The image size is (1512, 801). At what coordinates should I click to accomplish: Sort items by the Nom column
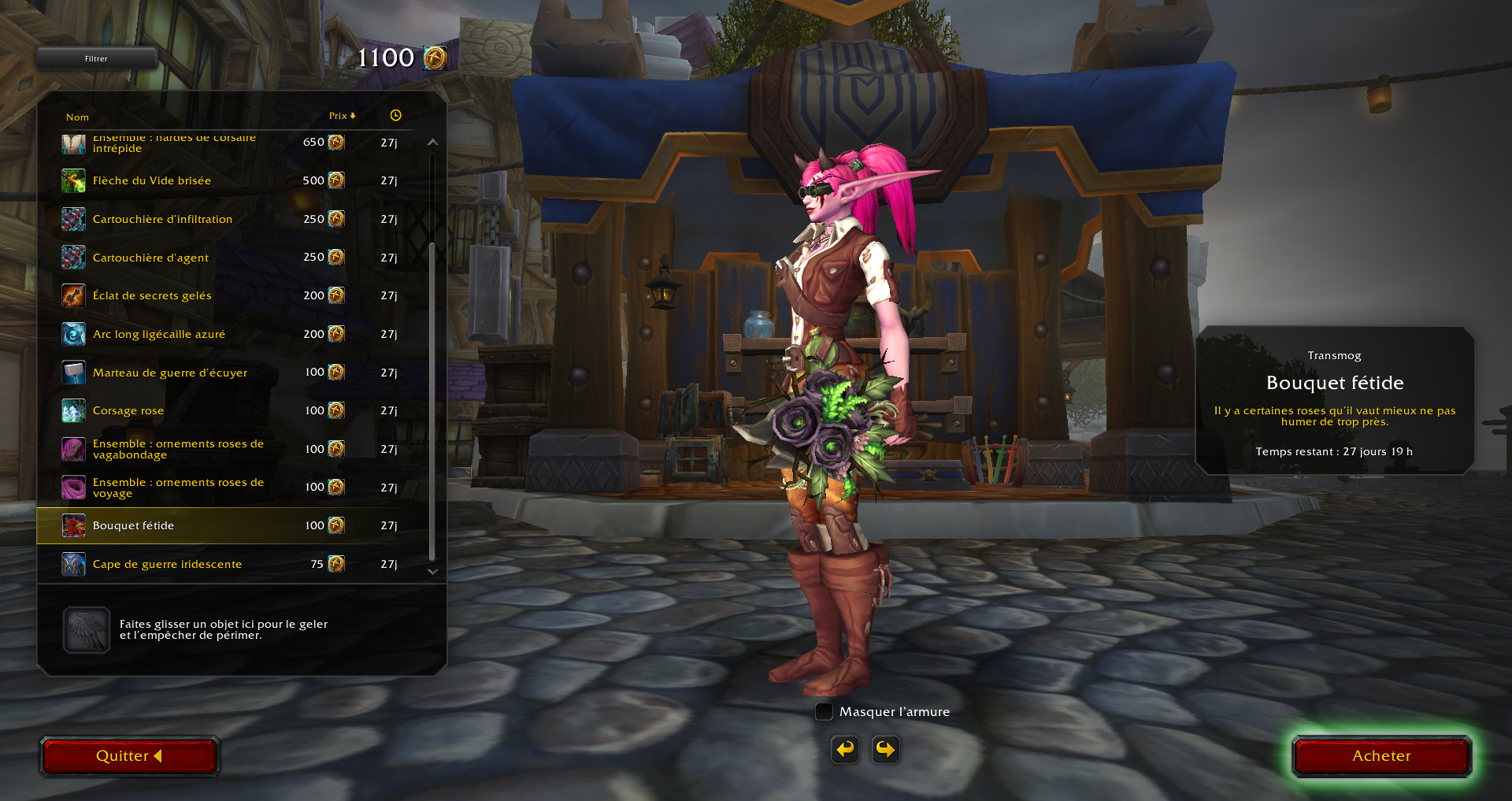pos(77,117)
